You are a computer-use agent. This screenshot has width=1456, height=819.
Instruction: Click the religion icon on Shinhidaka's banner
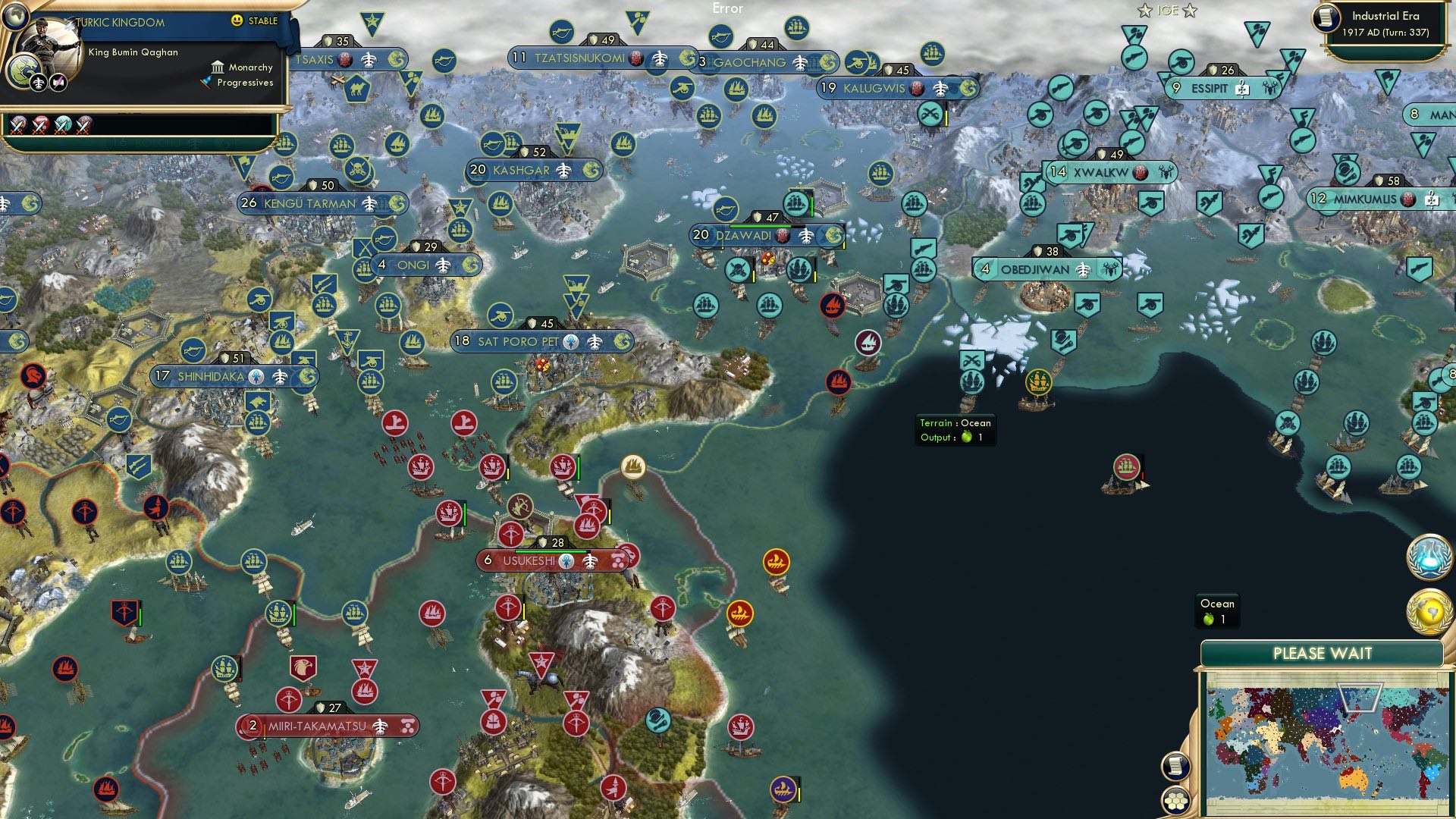[256, 375]
